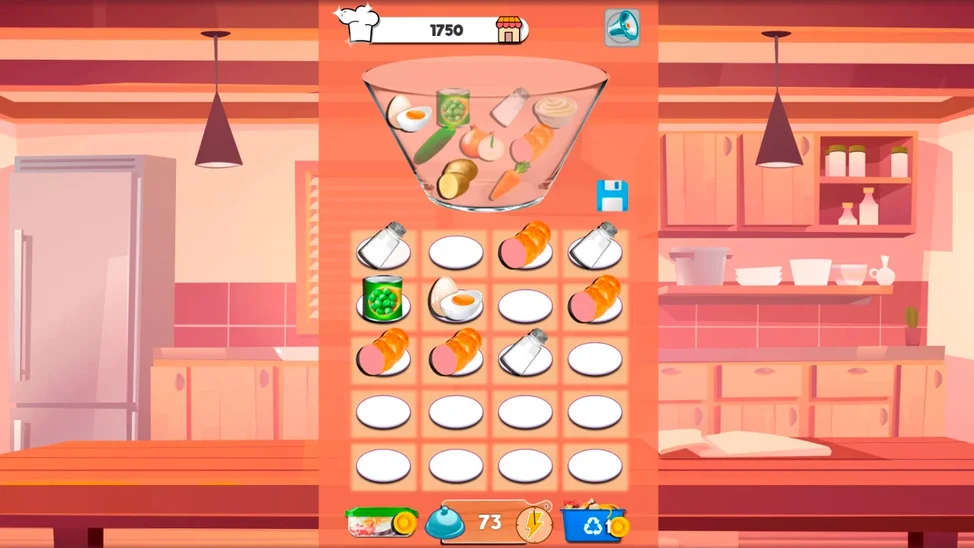Activate the lightning bolt clock boost
Image resolution: width=974 pixels, height=548 pixels.
pos(533,523)
